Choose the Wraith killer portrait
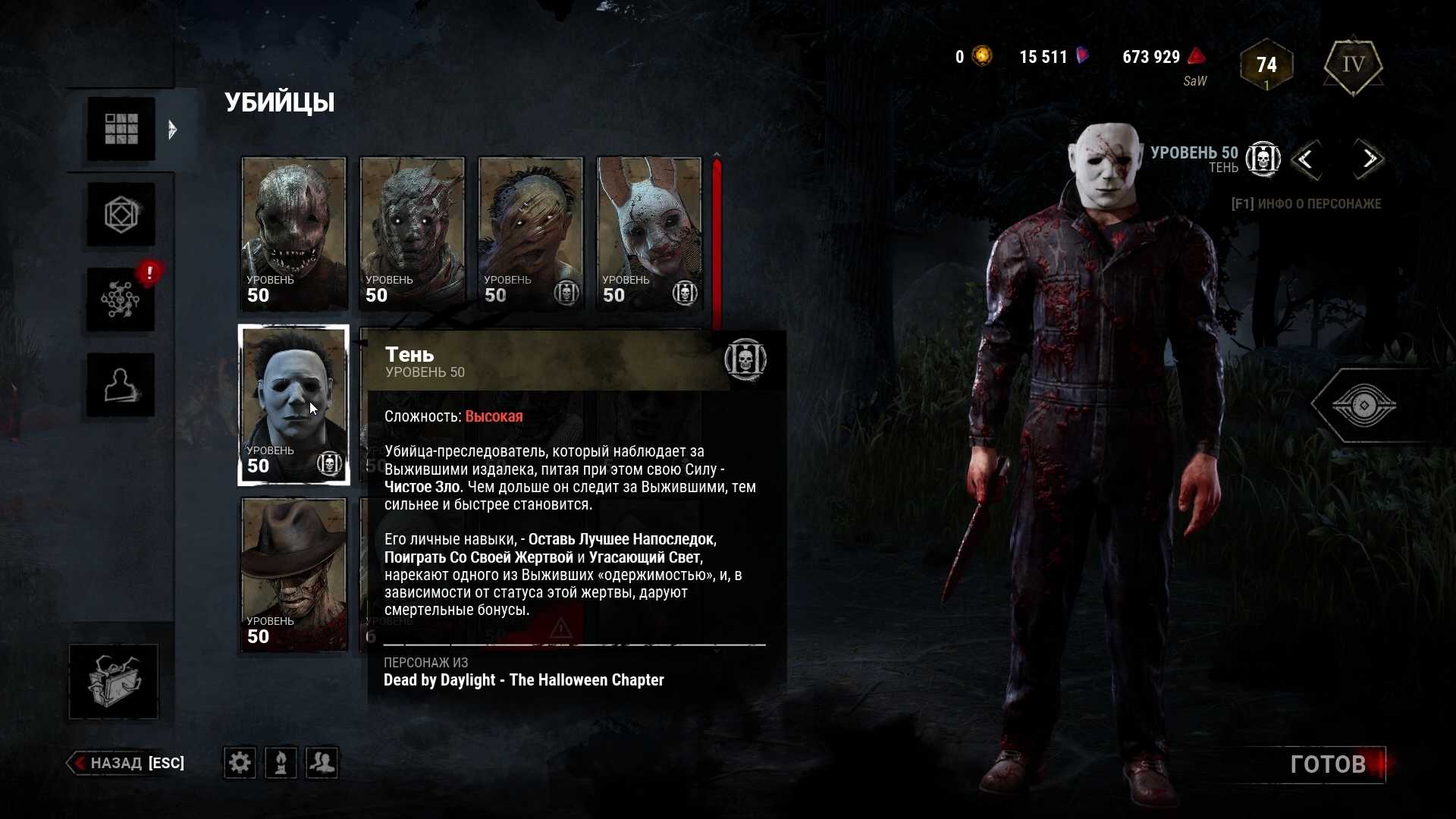 (412, 233)
